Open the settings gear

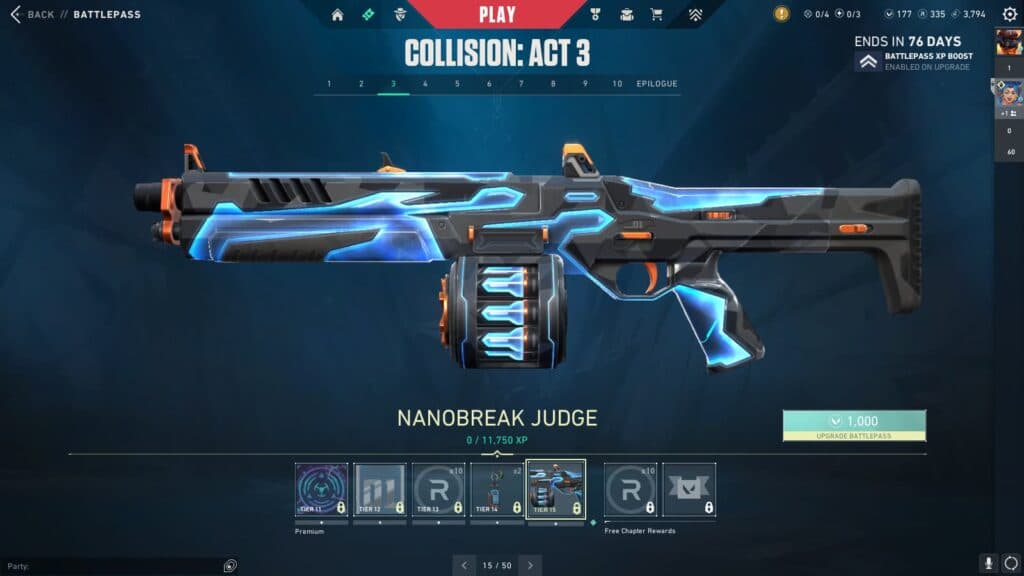coord(1009,15)
